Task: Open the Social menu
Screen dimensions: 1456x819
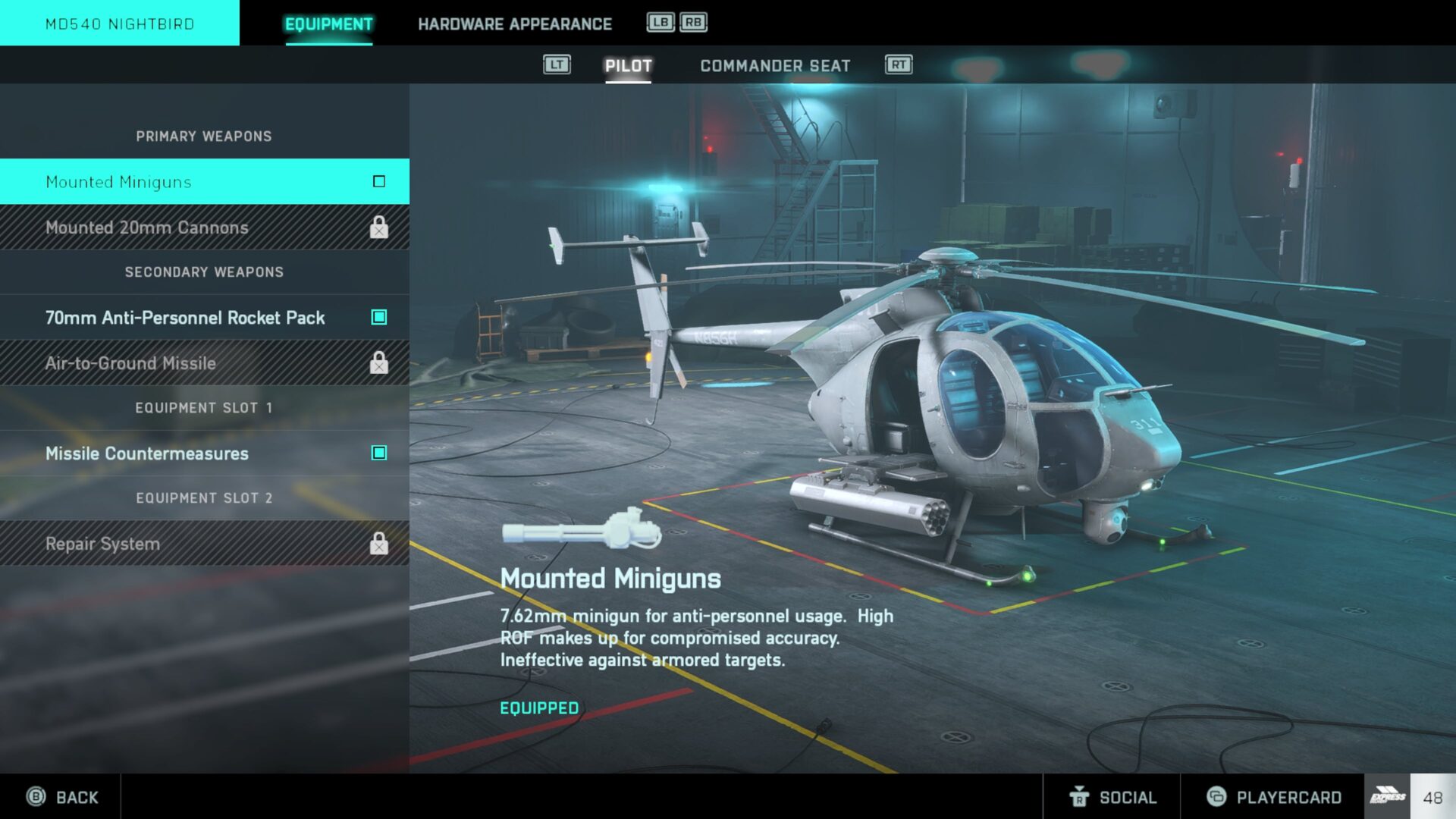Action: coord(1112,797)
